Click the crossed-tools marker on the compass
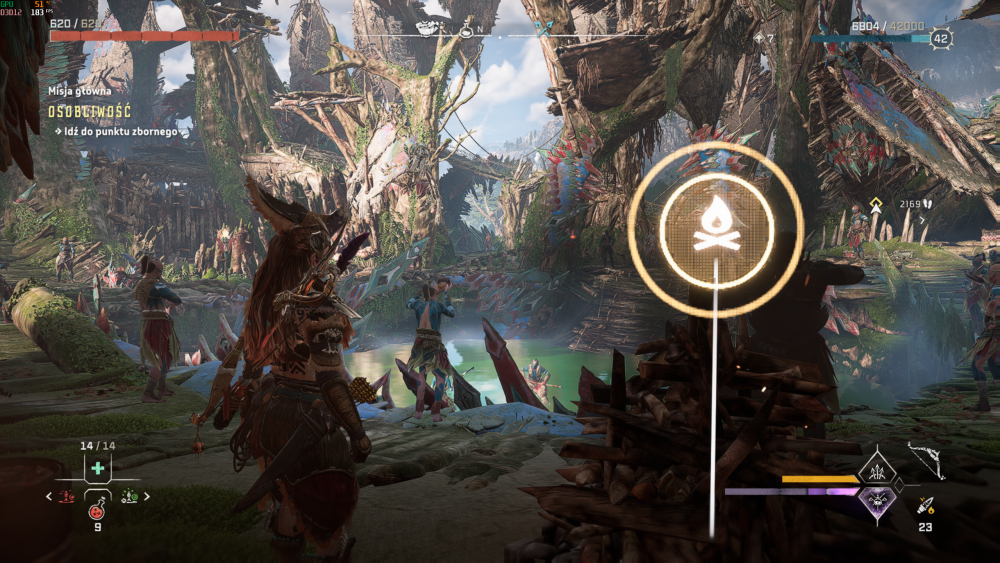 click(x=543, y=30)
